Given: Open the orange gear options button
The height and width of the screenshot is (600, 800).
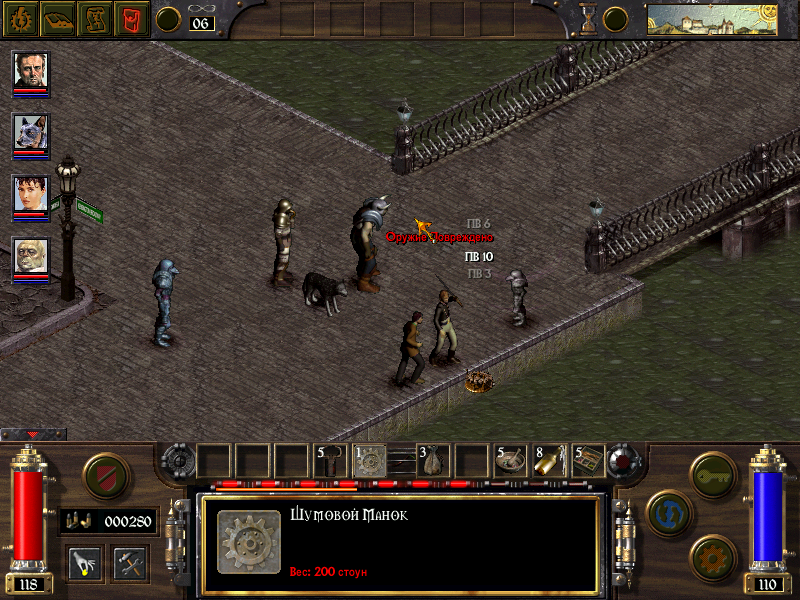Looking at the screenshot, I should pos(710,556).
